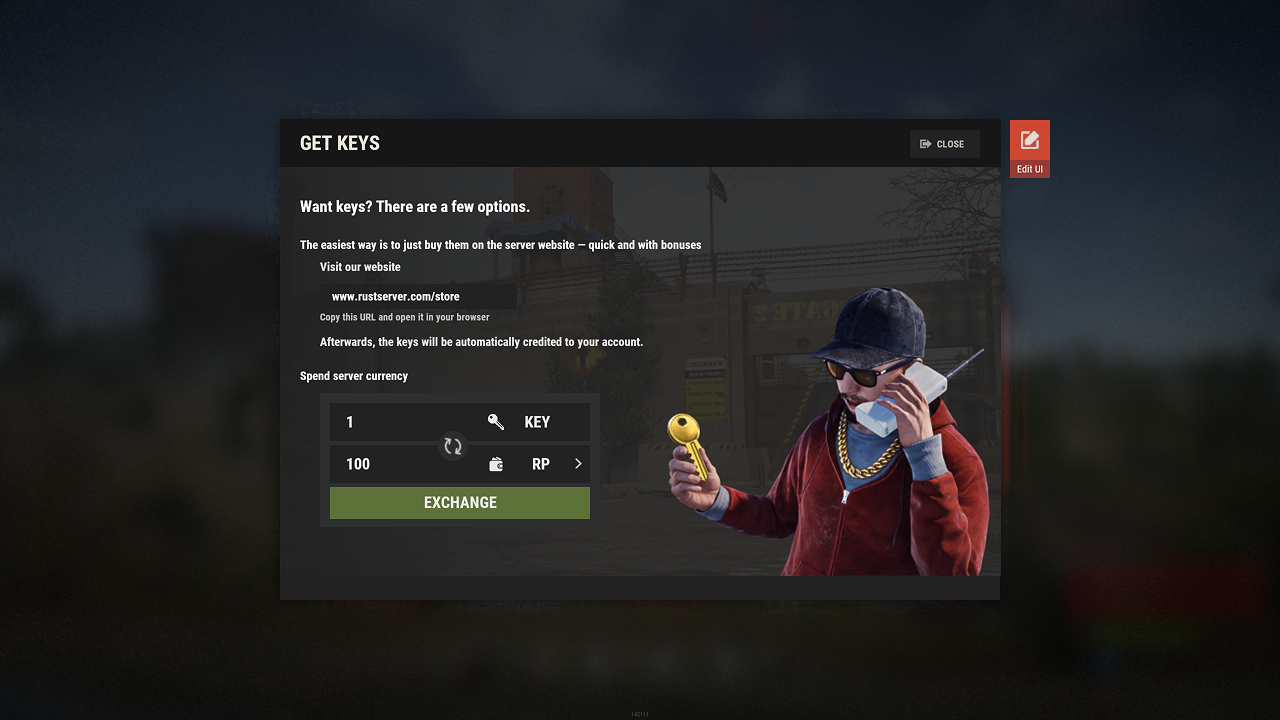Open the Edit UI button

tap(1029, 148)
